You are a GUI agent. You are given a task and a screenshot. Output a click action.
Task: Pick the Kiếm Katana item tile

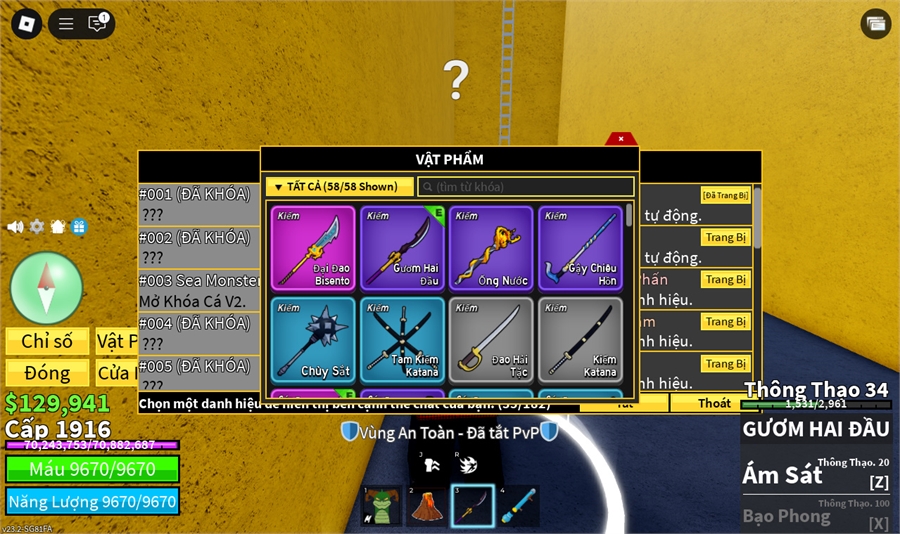coord(580,339)
